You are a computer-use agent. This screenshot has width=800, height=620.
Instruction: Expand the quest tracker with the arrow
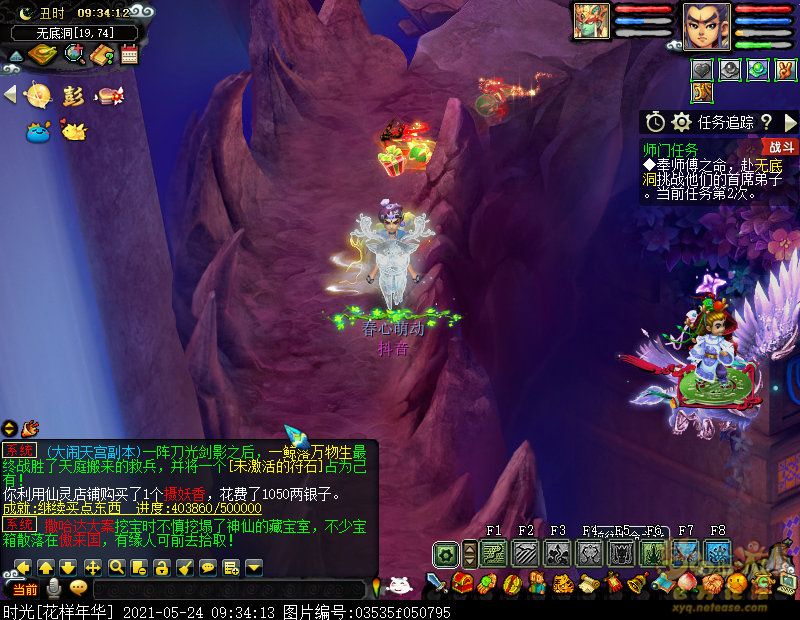(789, 122)
